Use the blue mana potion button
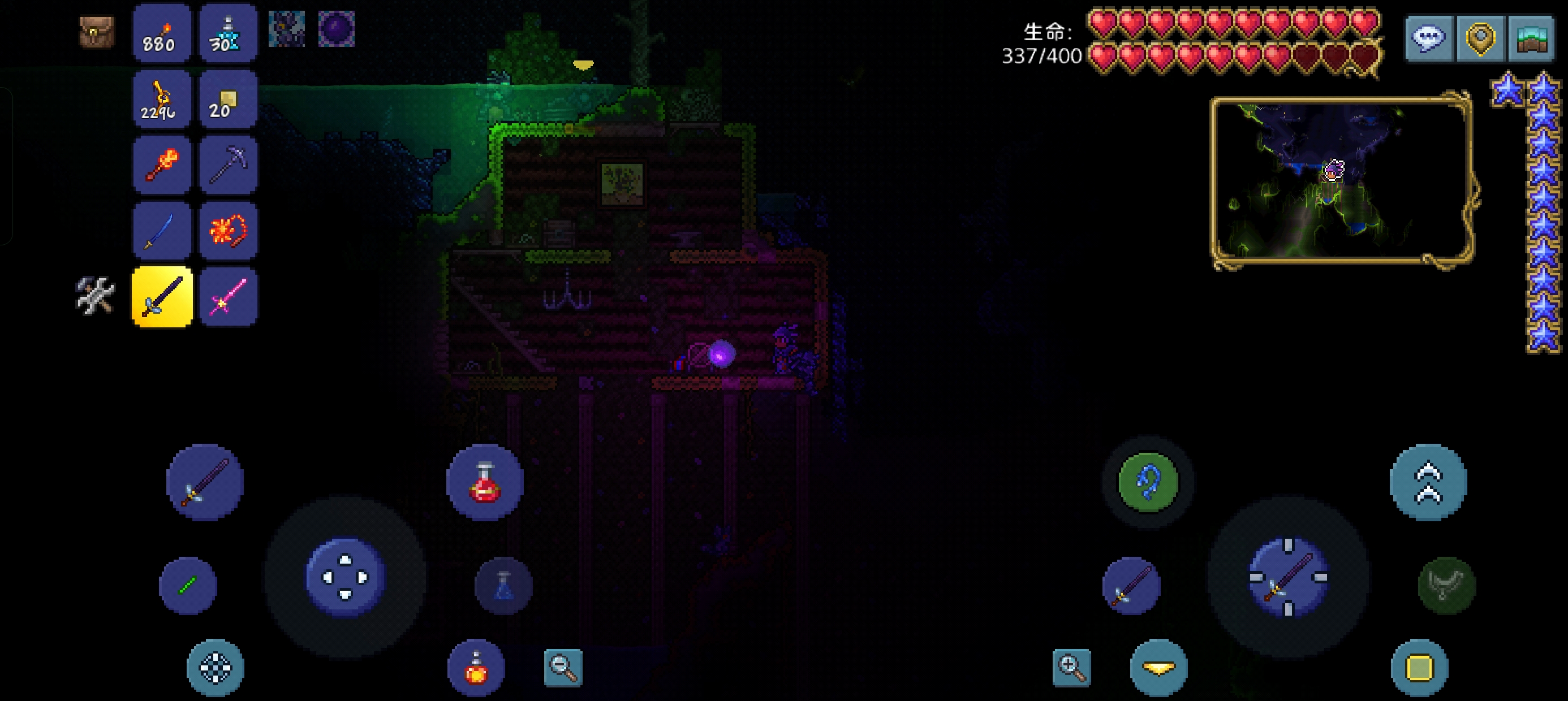This screenshot has width=1568, height=701. (503, 585)
